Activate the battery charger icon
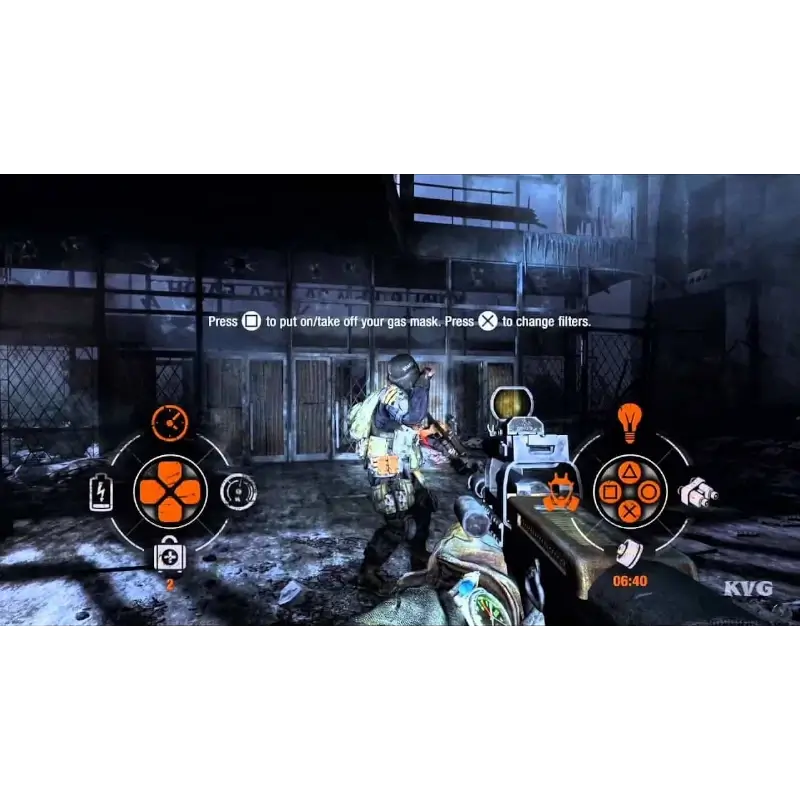Screen dimensions: 800x800 (x=101, y=491)
